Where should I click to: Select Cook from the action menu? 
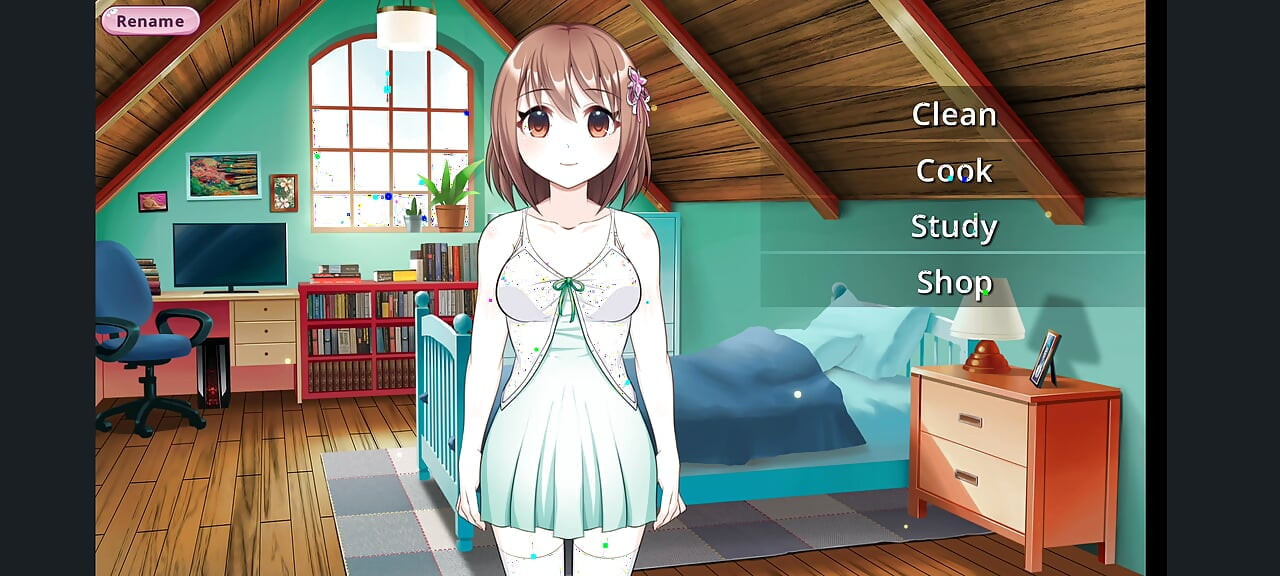coord(953,171)
